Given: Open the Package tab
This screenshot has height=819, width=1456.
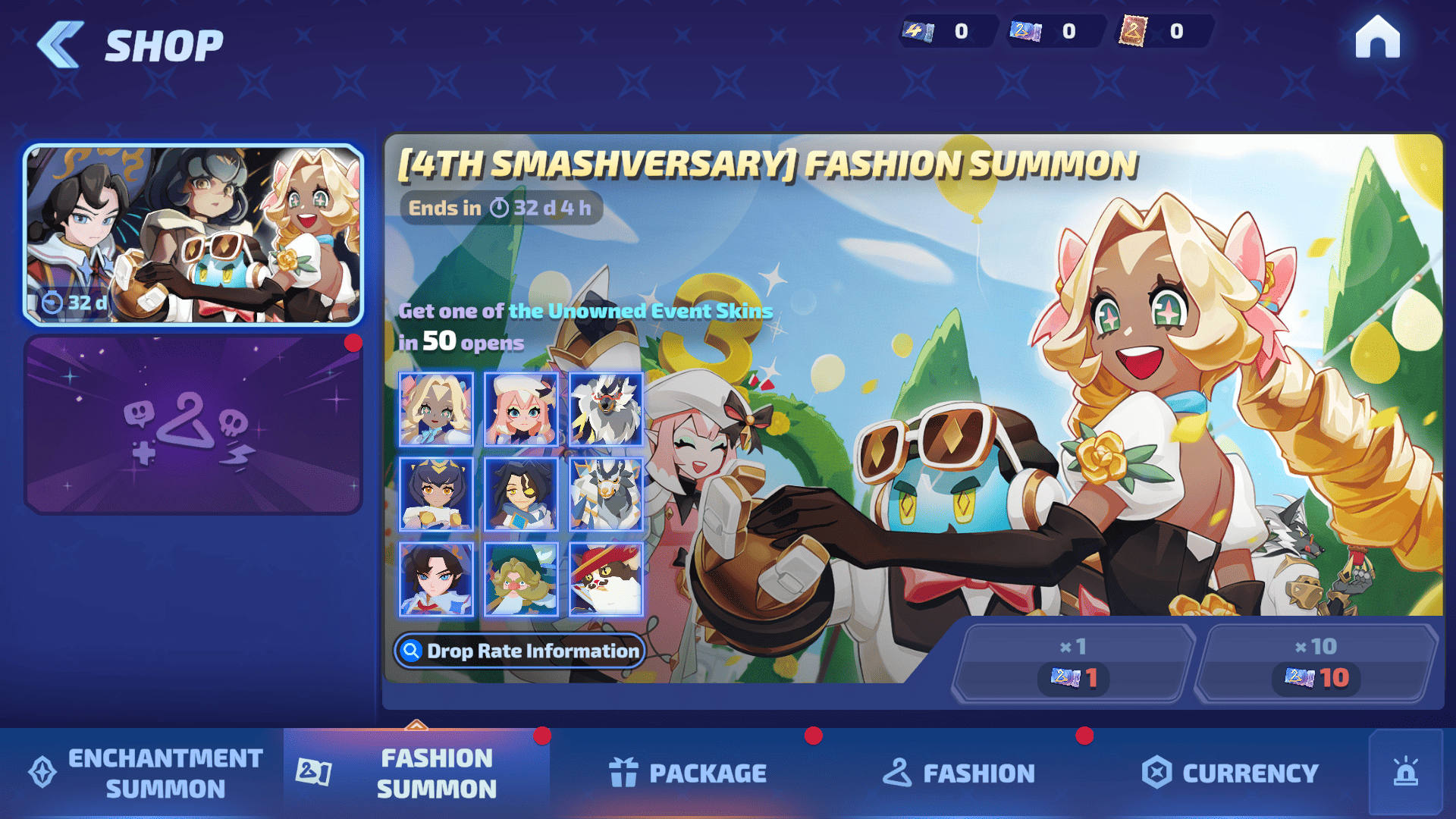Looking at the screenshot, I should 687,773.
